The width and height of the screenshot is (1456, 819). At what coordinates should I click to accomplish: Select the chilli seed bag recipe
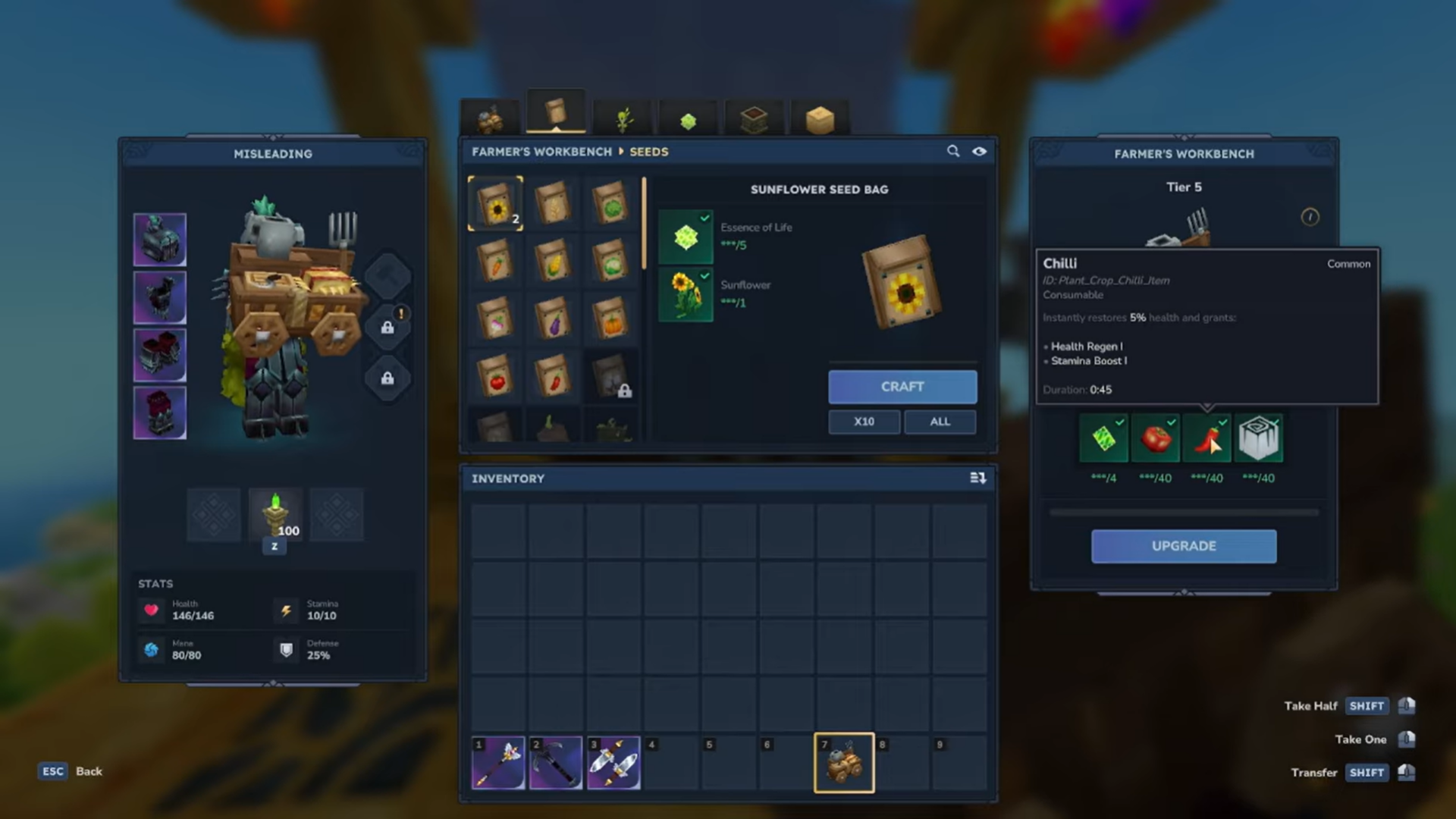click(x=553, y=375)
